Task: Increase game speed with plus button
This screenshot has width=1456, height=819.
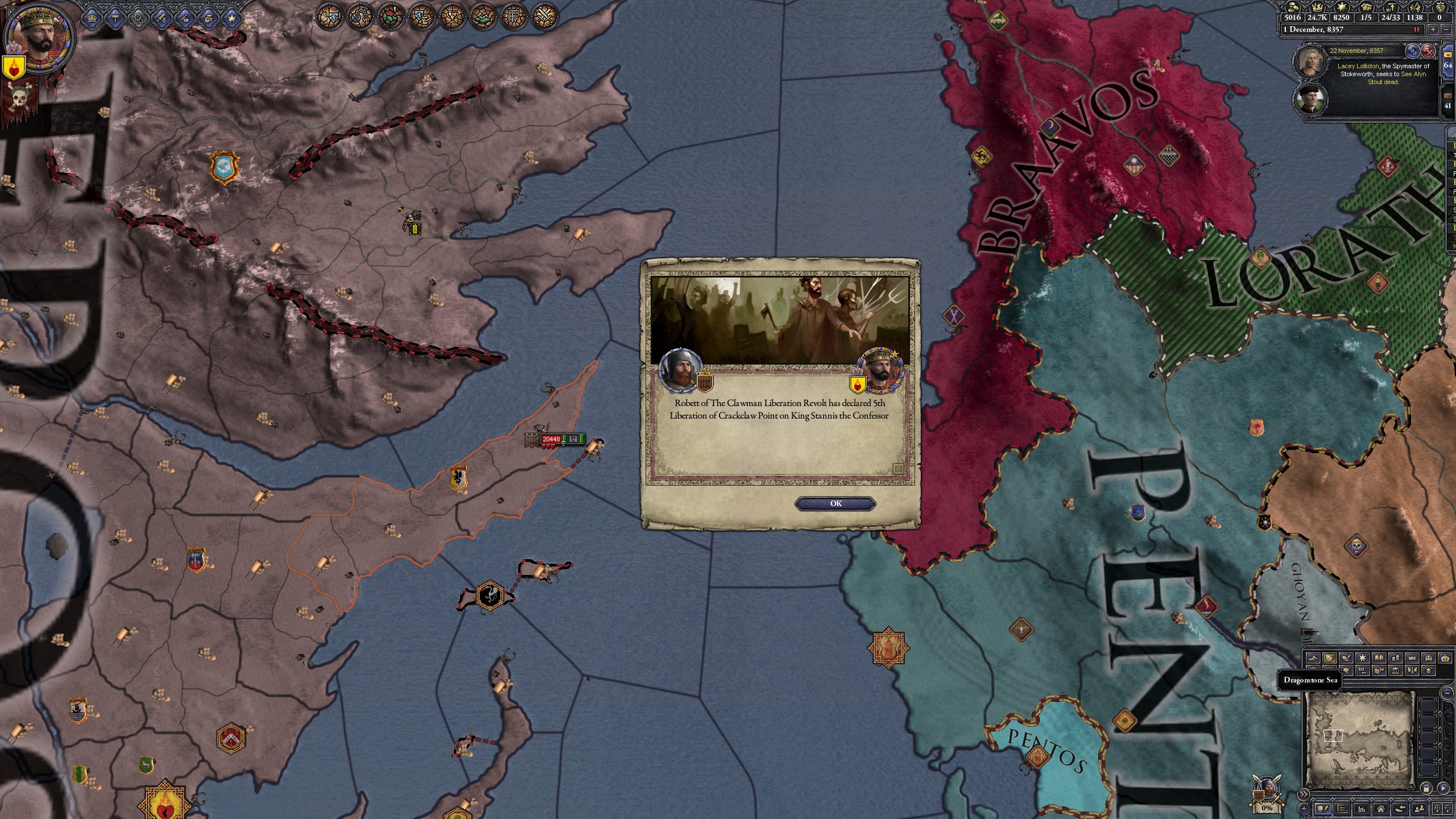Action: [1432, 30]
